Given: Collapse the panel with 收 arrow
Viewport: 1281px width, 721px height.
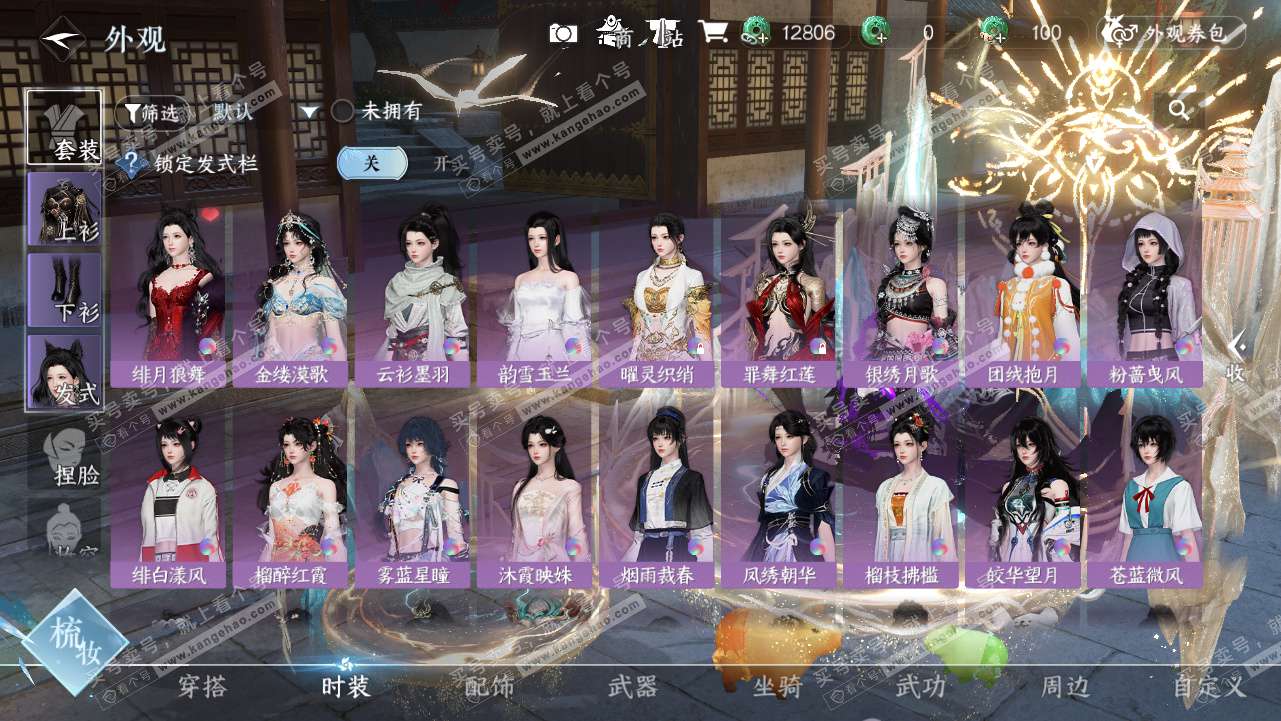Looking at the screenshot, I should click(x=1236, y=358).
